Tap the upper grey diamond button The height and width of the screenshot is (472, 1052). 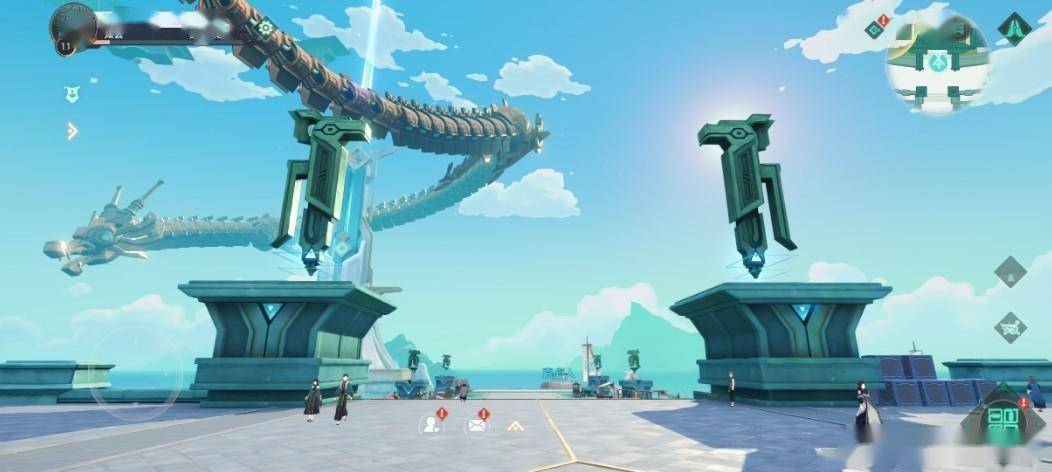coord(1010,271)
